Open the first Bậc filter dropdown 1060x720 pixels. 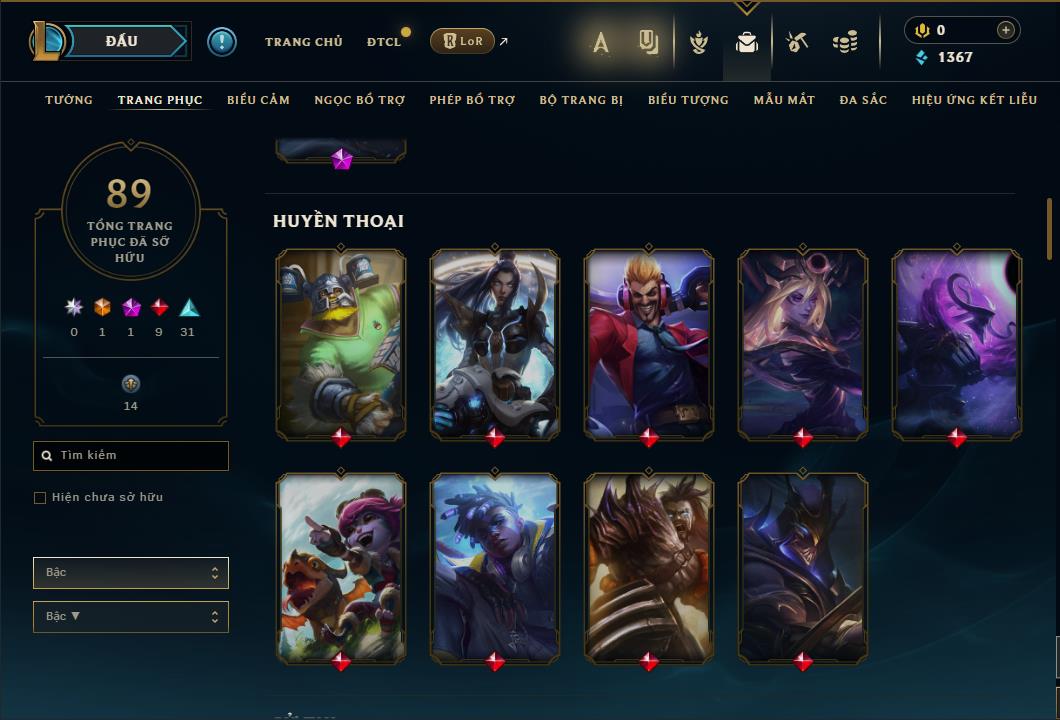point(130,573)
